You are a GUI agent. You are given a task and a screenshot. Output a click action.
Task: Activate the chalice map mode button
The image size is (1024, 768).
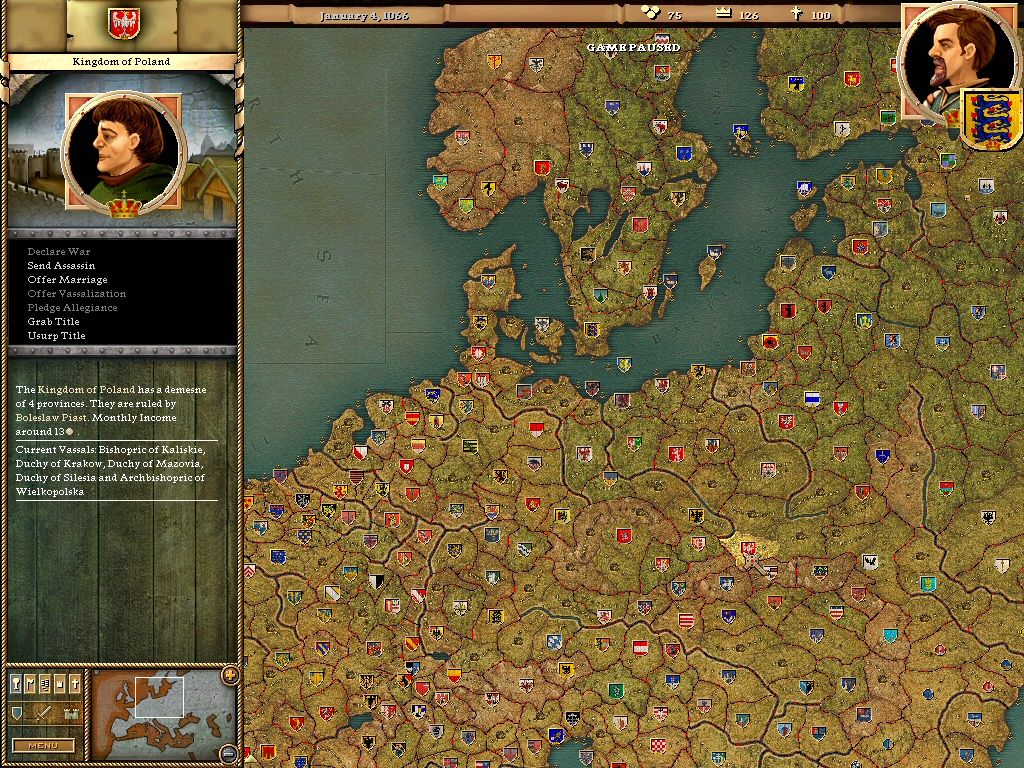[17, 684]
